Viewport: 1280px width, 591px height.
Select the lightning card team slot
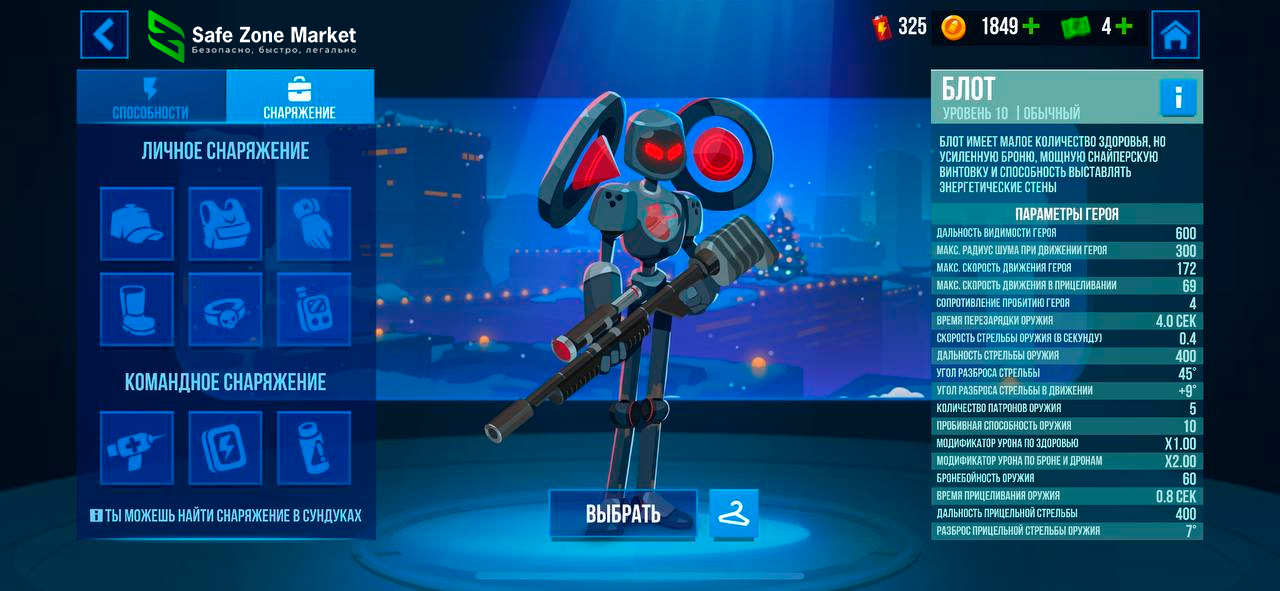(x=225, y=448)
